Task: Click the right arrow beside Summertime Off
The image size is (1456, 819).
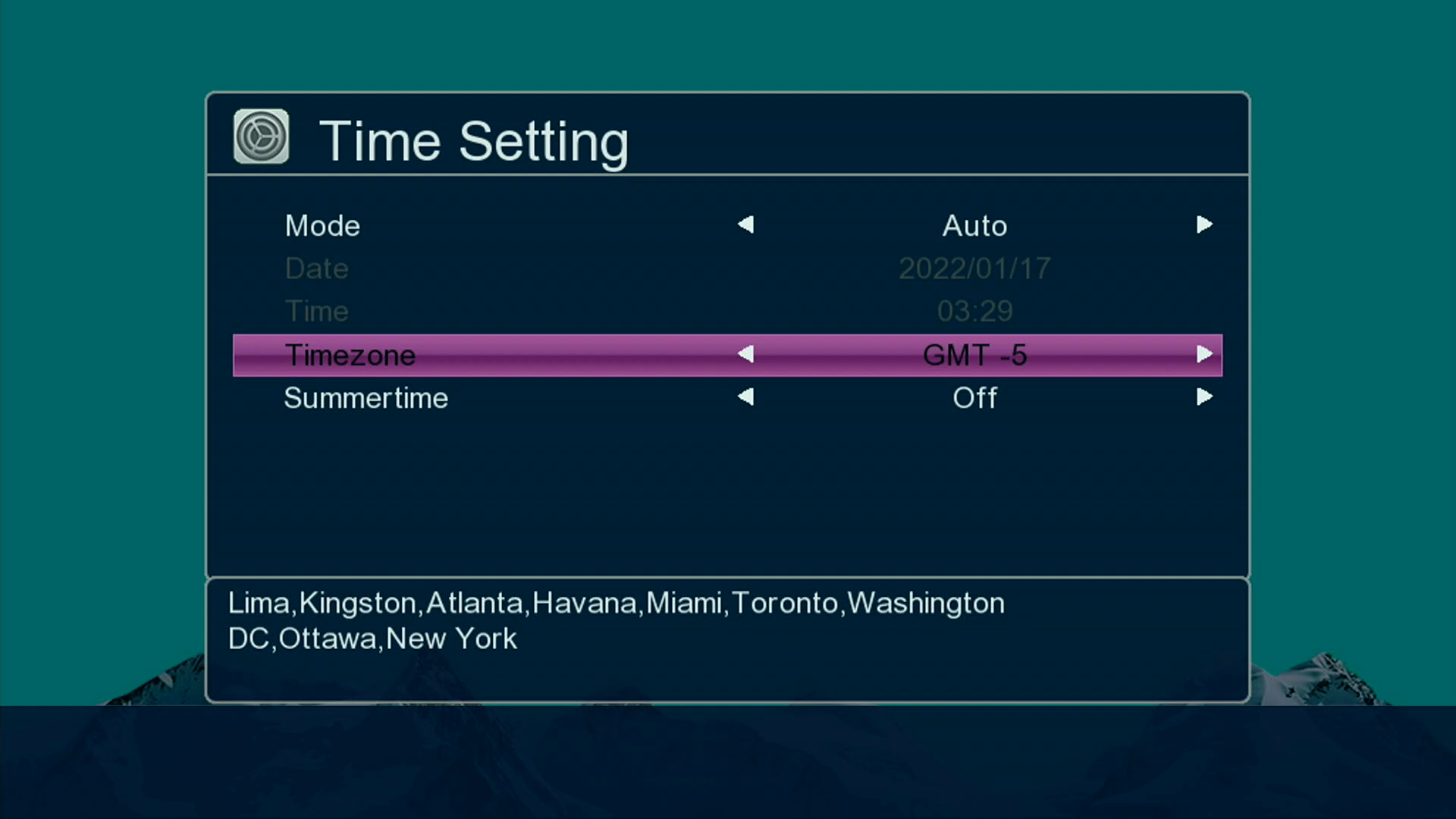Action: (1204, 397)
